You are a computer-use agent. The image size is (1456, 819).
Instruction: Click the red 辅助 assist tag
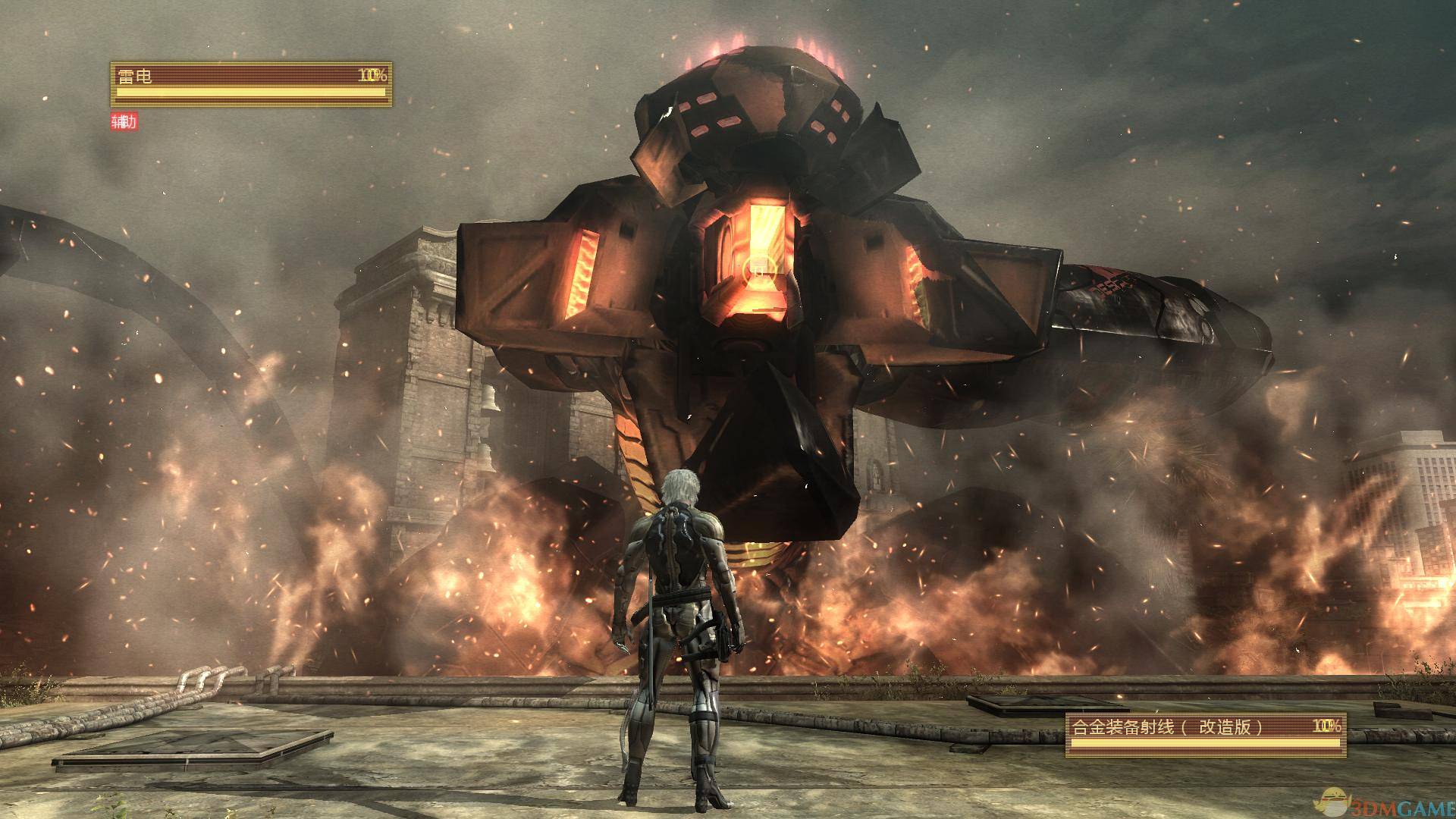point(124,122)
